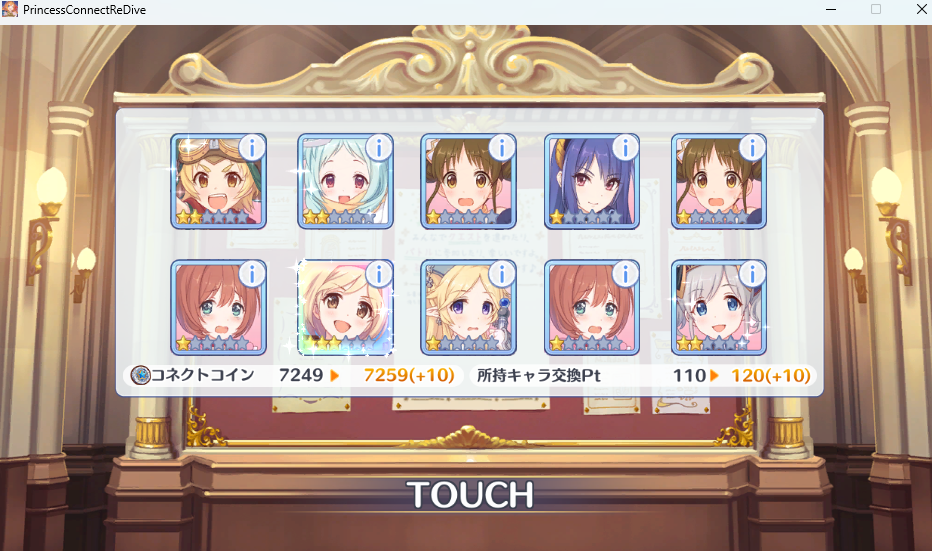
Task: Open info for the goggles-wearing blonde character
Action: click(252, 148)
